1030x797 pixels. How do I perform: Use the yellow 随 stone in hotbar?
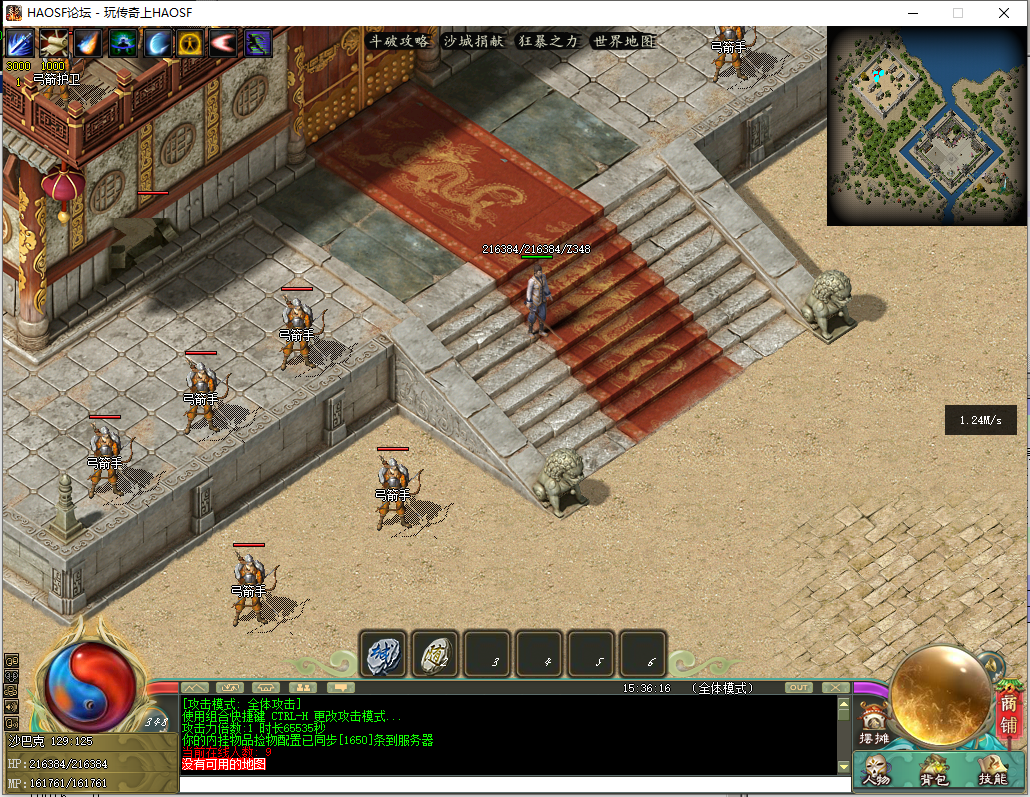[x=436, y=654]
